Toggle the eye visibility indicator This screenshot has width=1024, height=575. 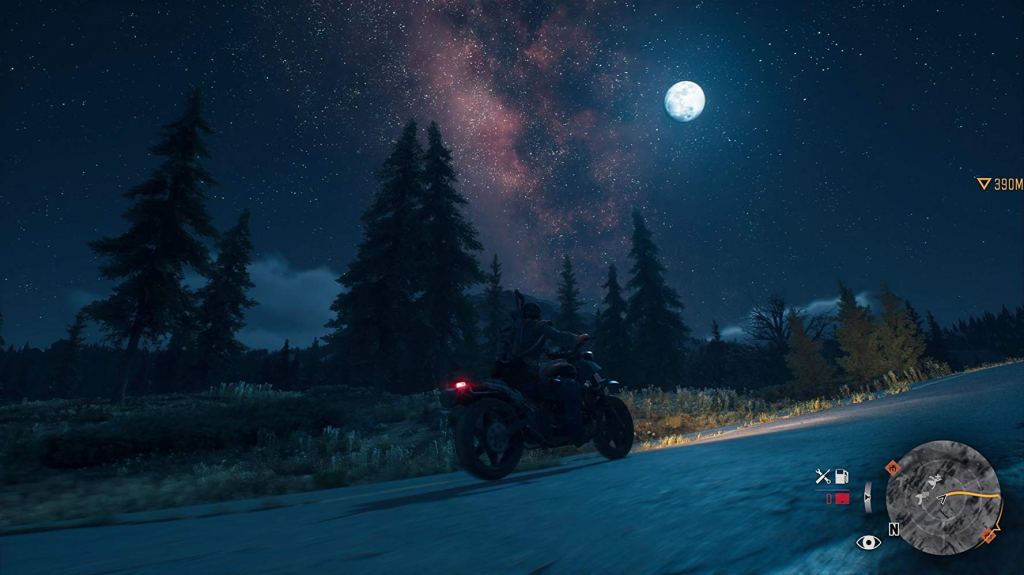pos(868,542)
